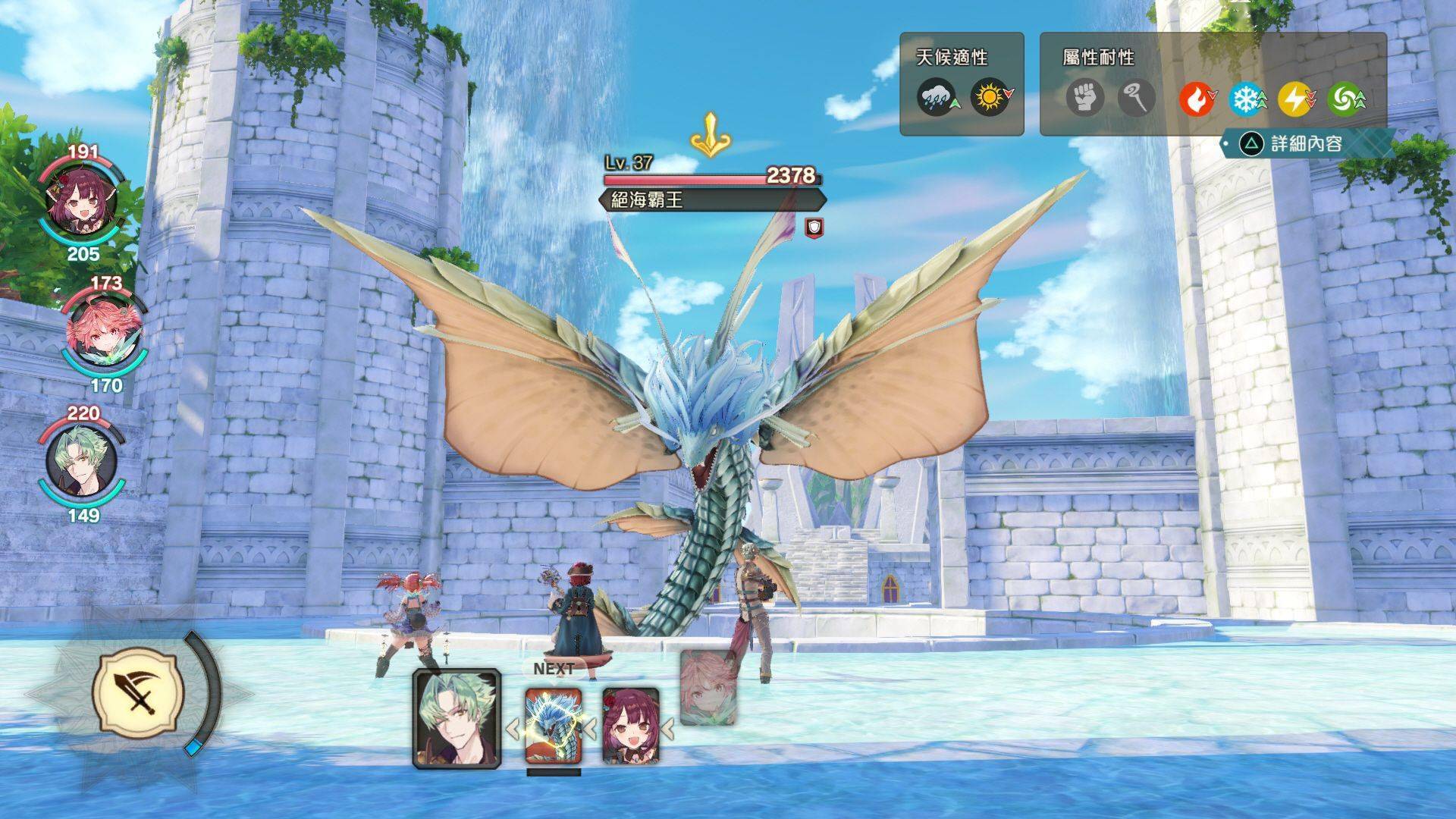The width and height of the screenshot is (1456, 819).
Task: Click the rain weather affinity icon
Action: 936,99
